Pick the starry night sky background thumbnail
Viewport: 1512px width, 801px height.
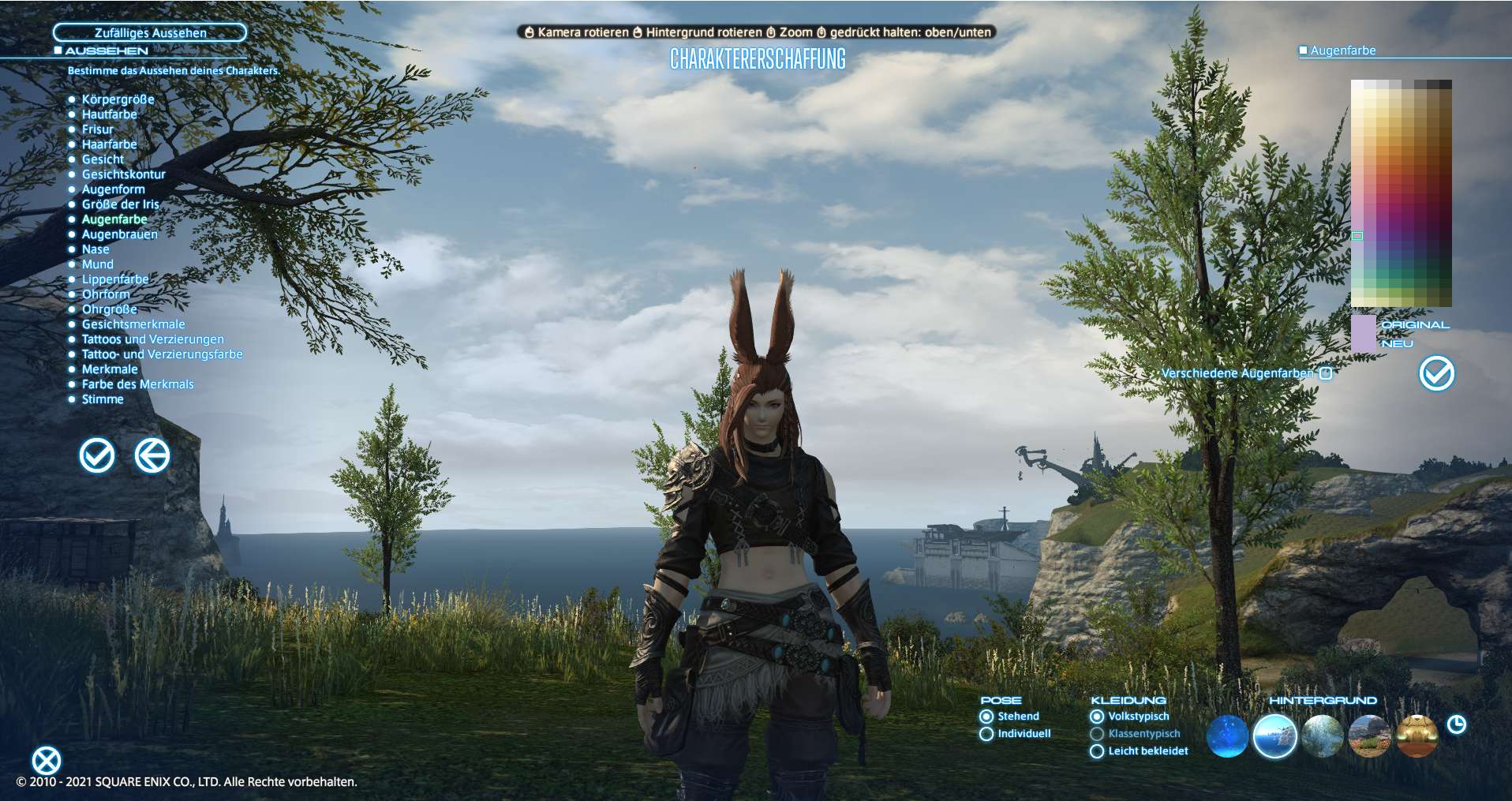click(1227, 736)
